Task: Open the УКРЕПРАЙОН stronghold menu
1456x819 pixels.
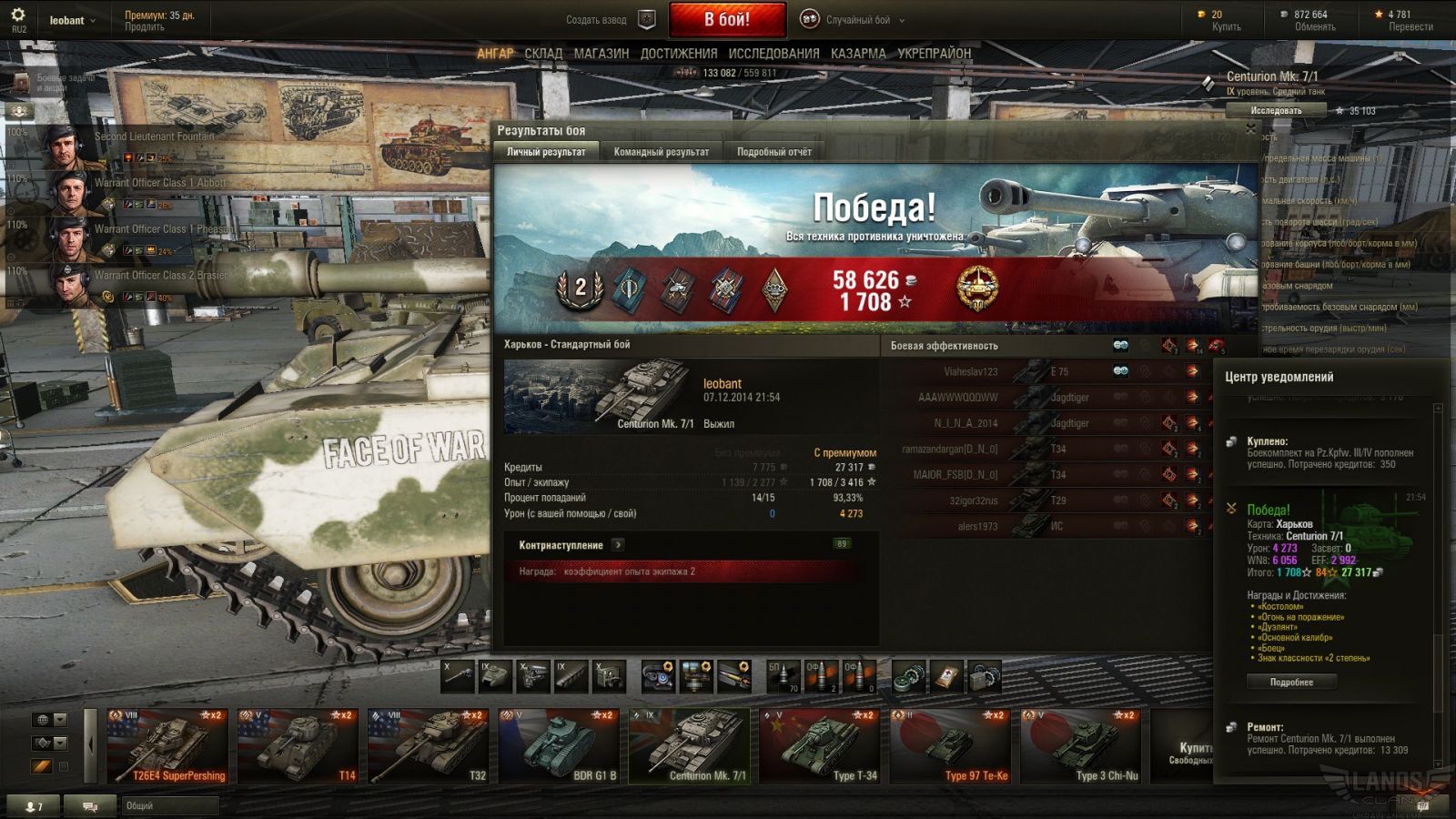Action: (935, 54)
